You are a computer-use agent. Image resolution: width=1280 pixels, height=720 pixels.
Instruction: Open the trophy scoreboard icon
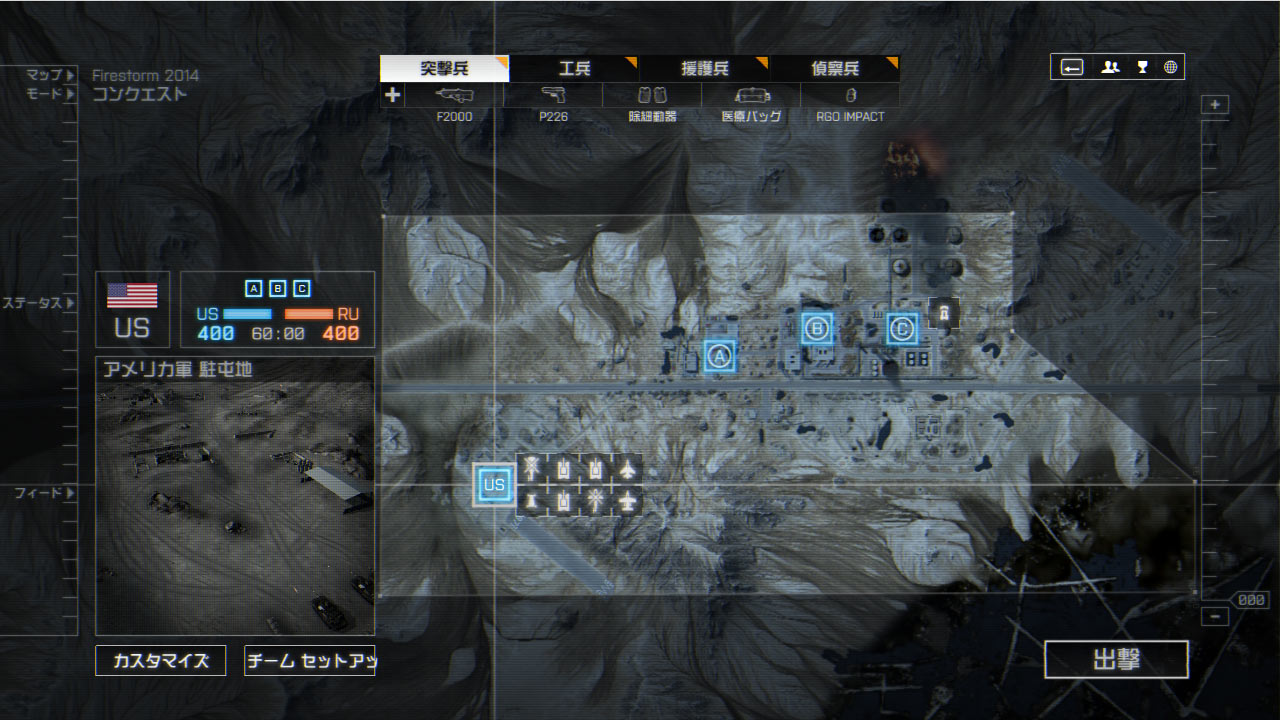point(1142,67)
